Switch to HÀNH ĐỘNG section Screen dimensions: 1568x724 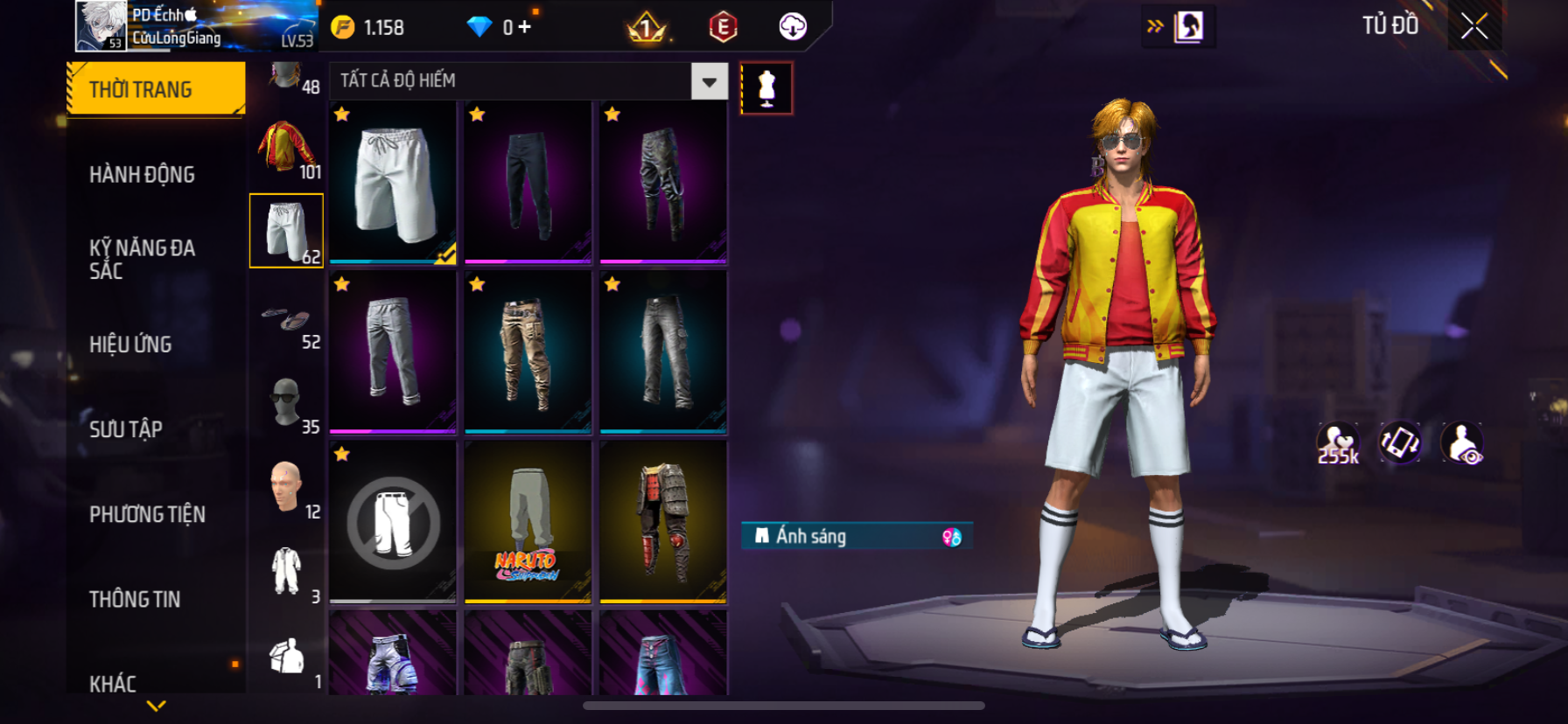click(142, 174)
